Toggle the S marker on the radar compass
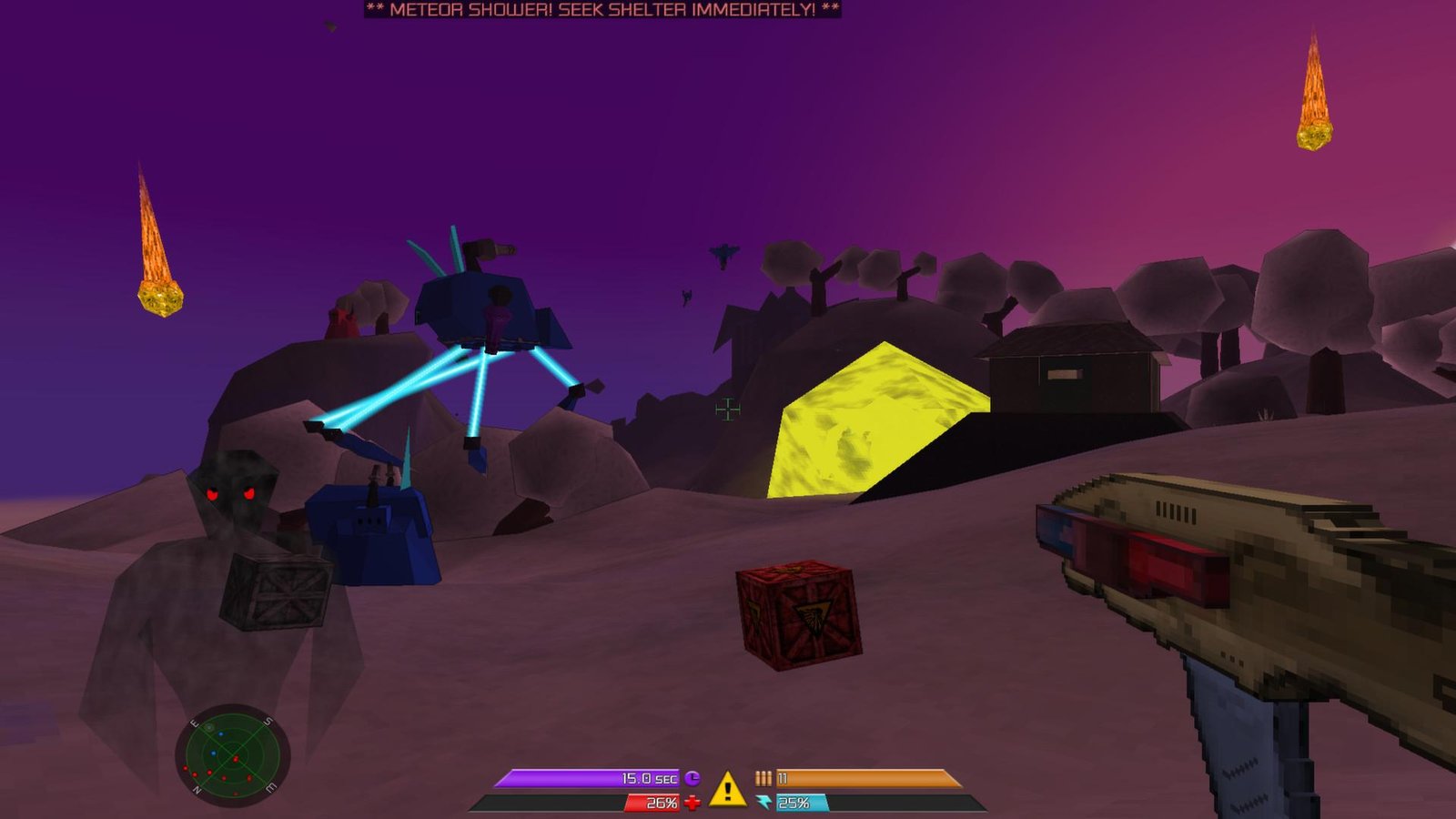The width and height of the screenshot is (1456, 819). (268, 721)
